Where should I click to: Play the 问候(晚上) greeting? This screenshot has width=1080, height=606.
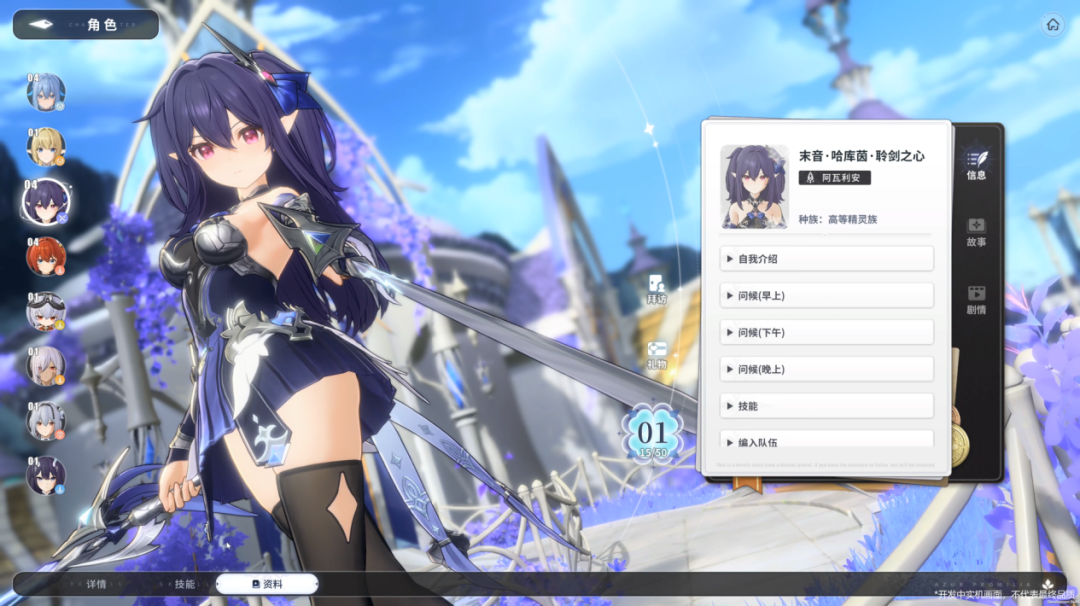tap(826, 369)
